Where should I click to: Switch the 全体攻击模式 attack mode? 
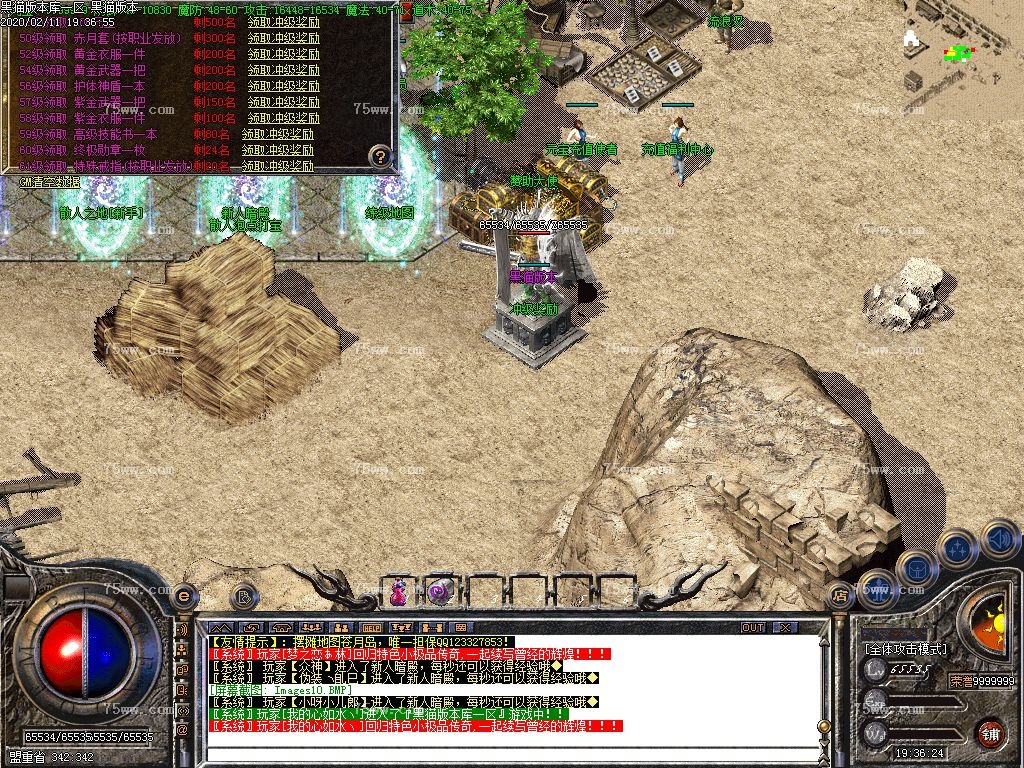(x=906, y=649)
